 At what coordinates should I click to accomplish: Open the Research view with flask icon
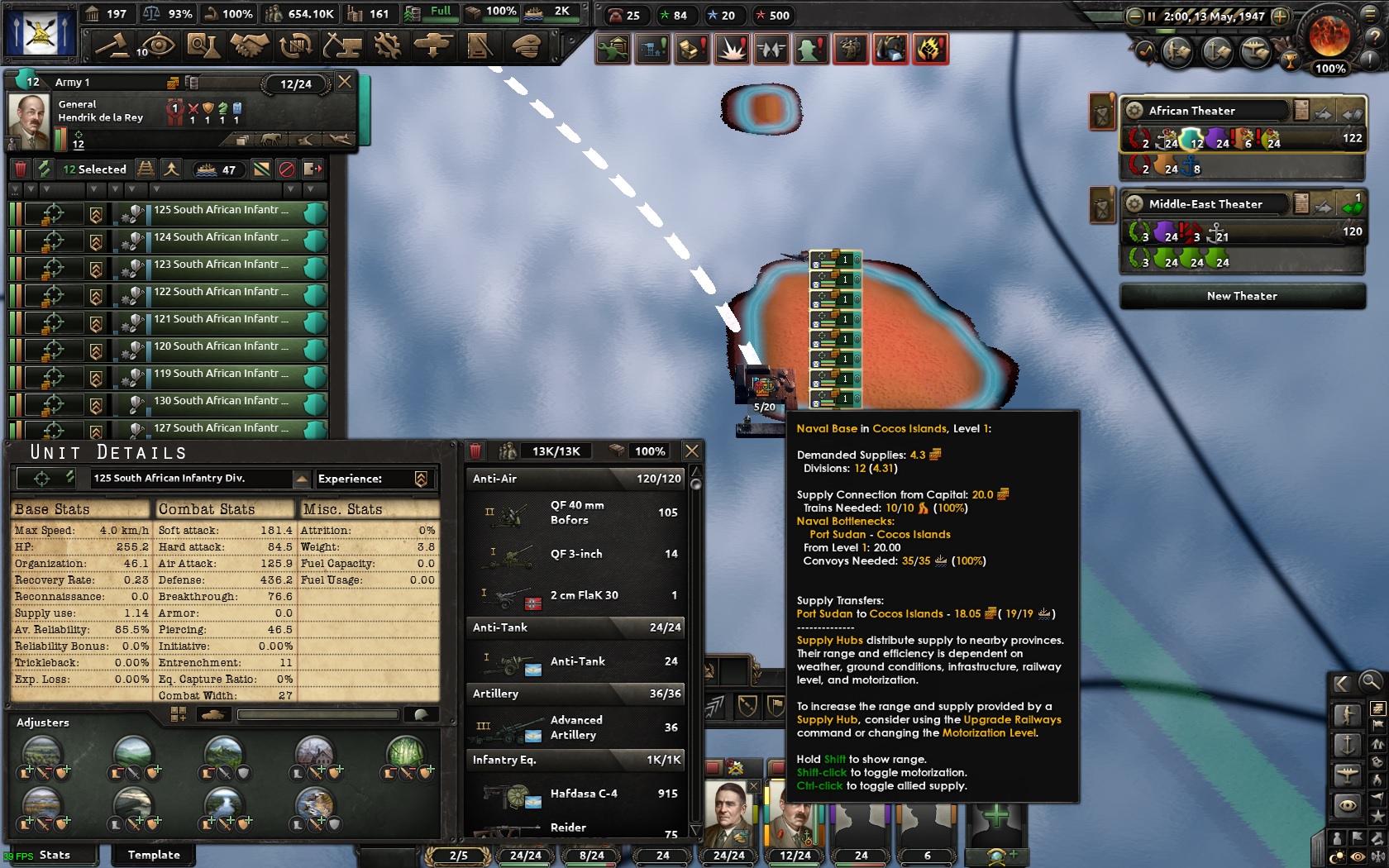coord(204,47)
